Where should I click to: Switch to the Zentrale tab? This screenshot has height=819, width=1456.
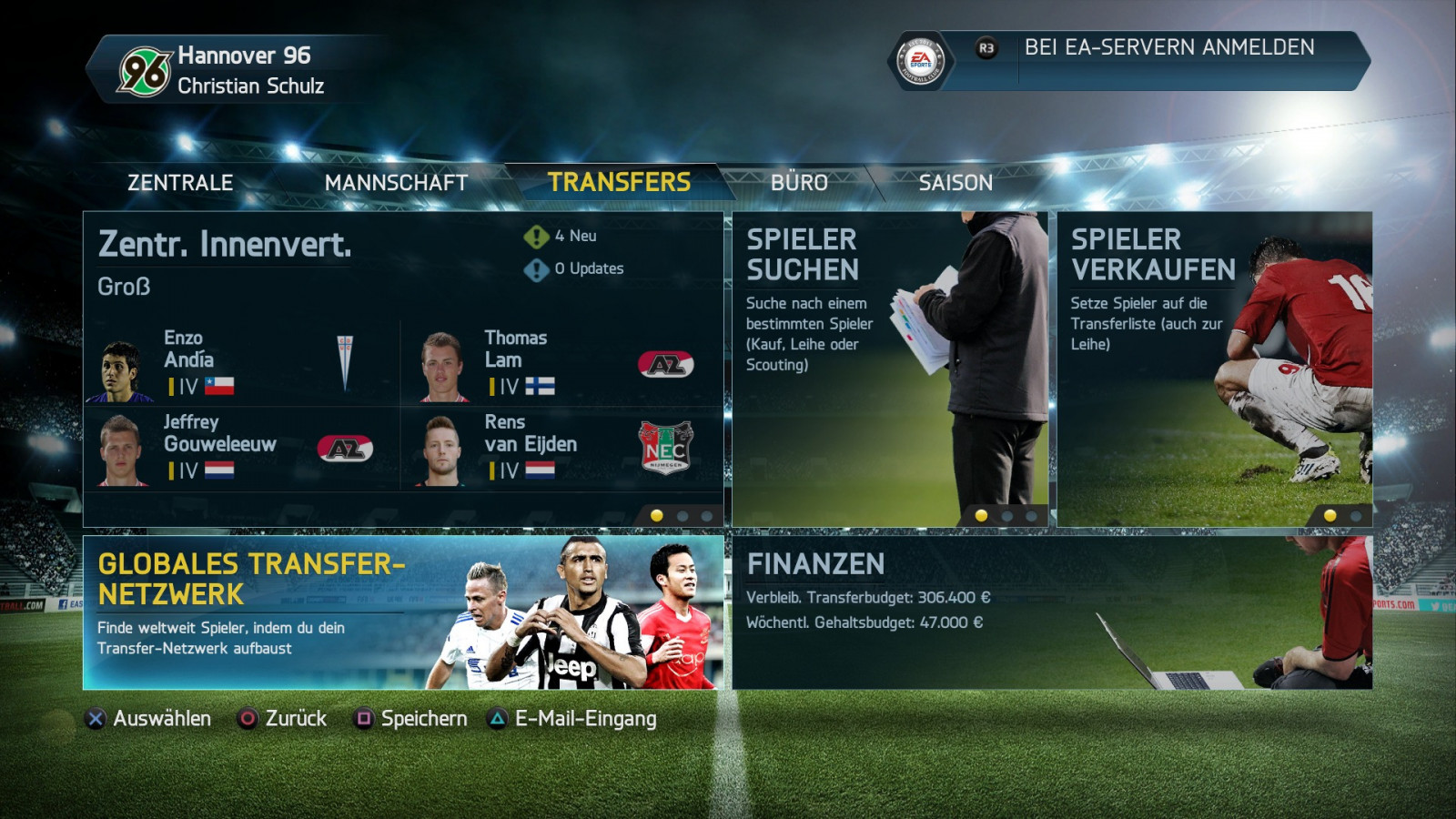tap(180, 183)
